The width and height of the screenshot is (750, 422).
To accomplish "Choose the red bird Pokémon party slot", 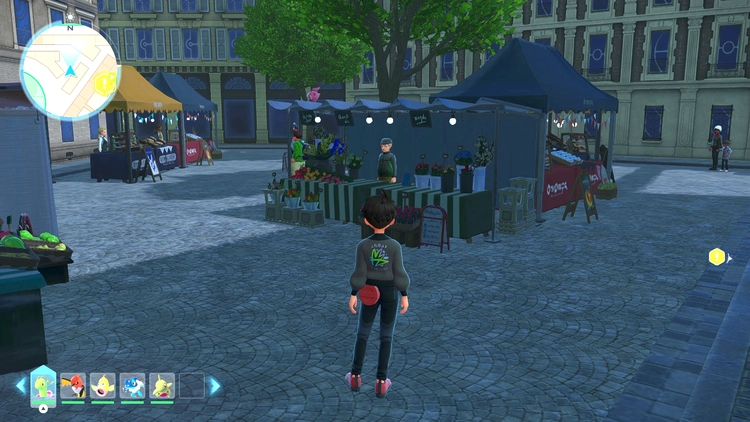I will (x=73, y=386).
